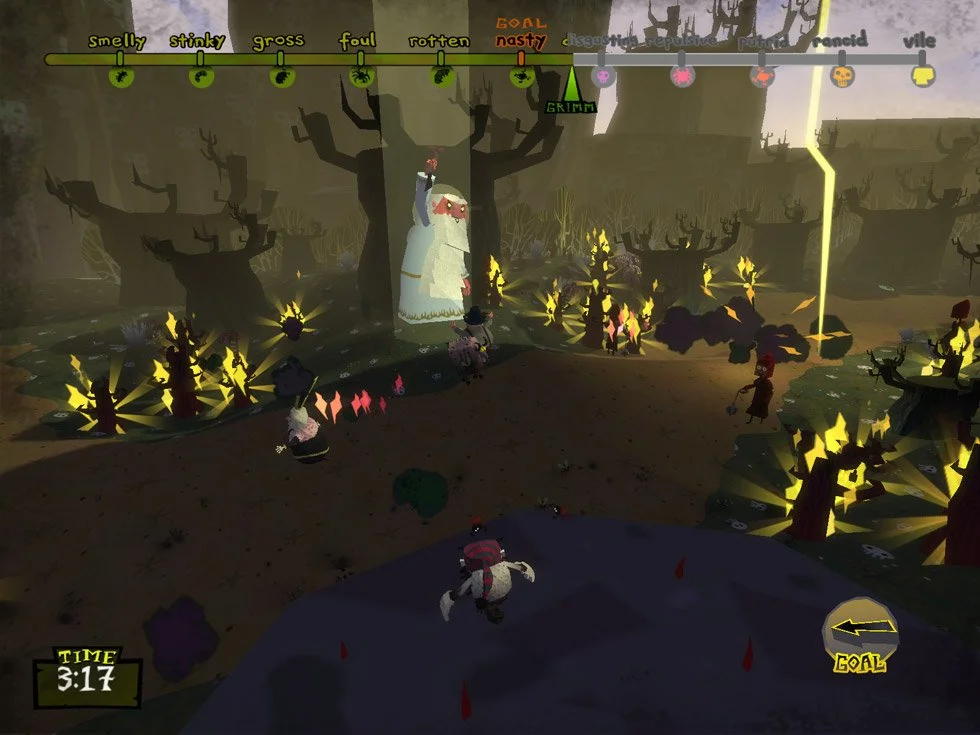Click the Goal direction arrow badge

pos(859,631)
